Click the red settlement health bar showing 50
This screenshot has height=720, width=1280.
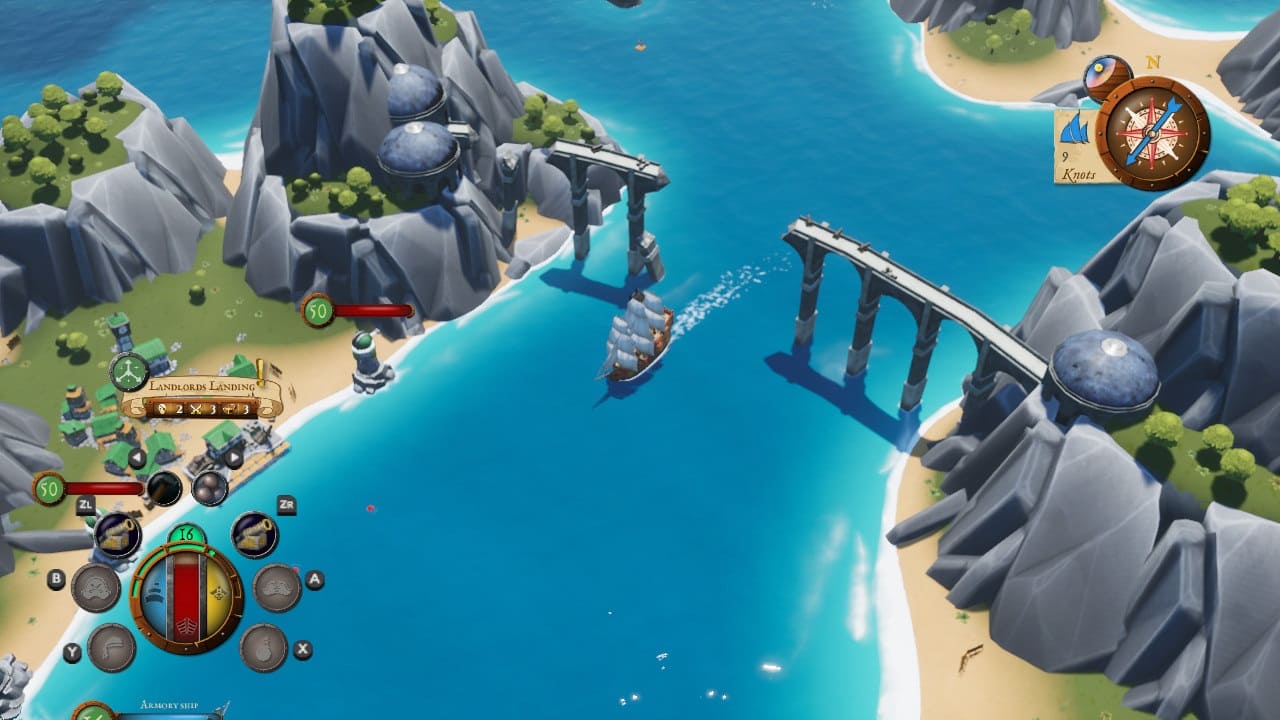coord(104,488)
